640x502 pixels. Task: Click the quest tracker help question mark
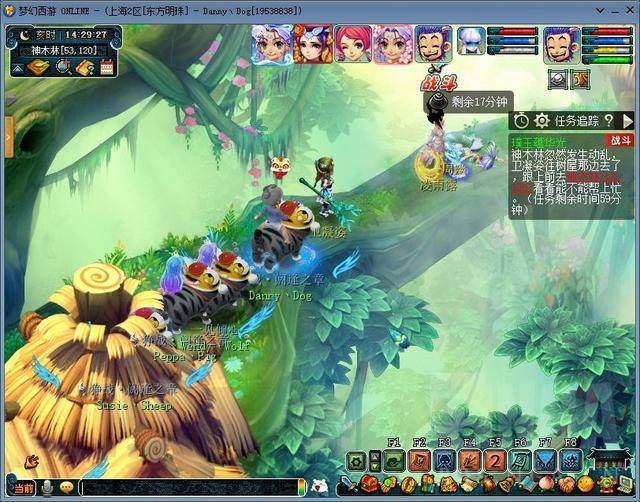click(x=608, y=120)
